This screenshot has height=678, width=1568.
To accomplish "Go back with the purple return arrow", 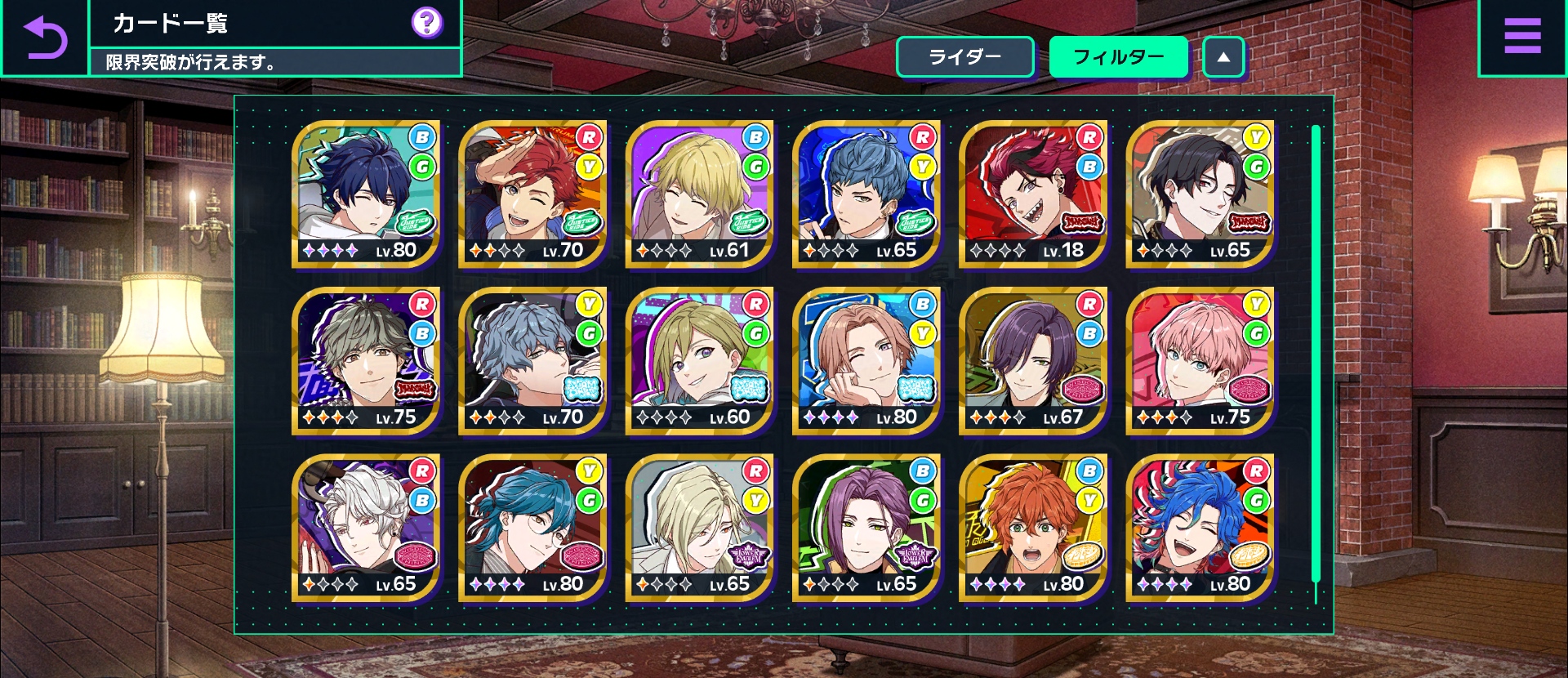I will [45, 38].
